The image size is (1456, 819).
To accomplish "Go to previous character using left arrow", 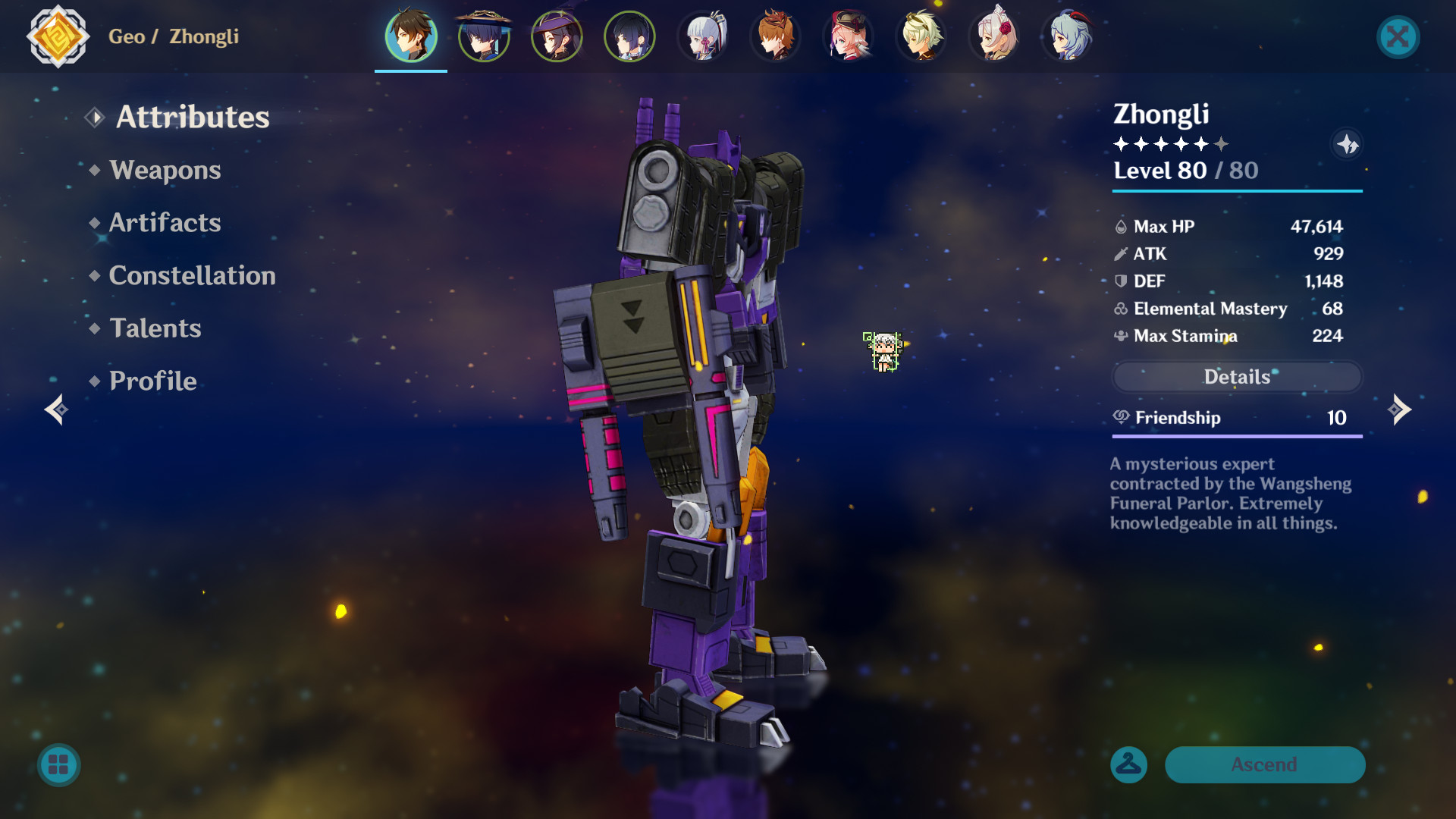I will click(55, 409).
